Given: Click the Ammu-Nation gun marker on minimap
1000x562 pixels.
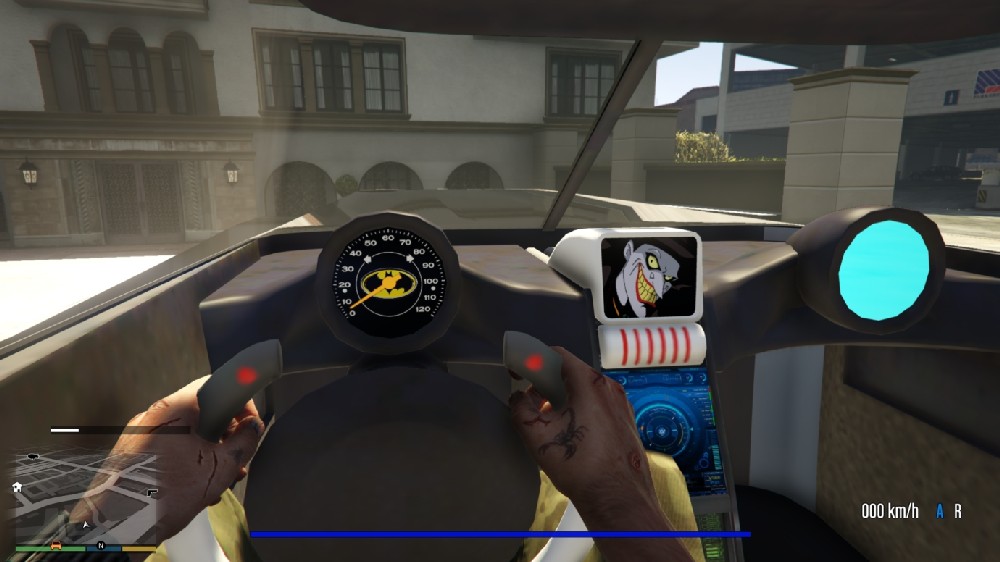Looking at the screenshot, I should tap(150, 493).
